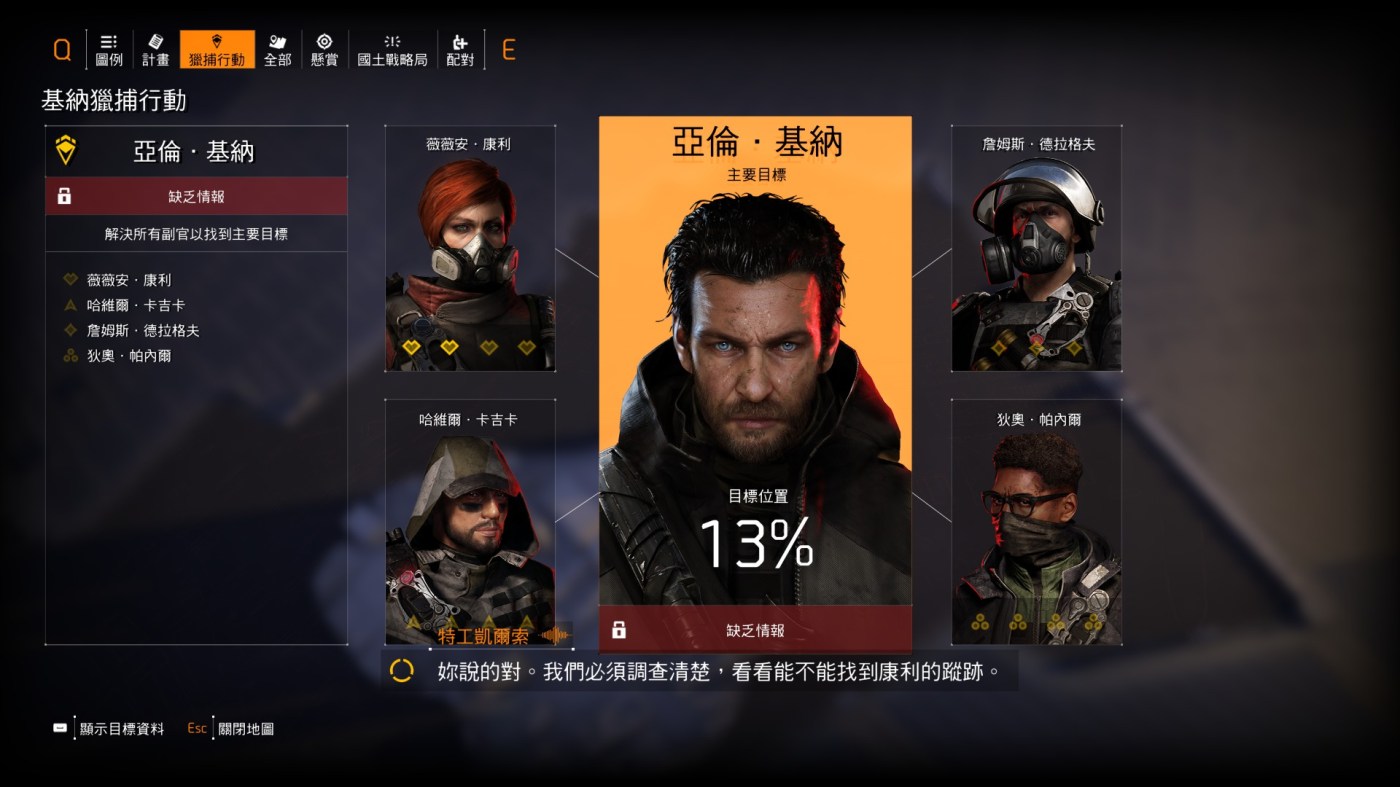The width and height of the screenshot is (1400, 787).
Task: Select the 詹姆斯・德拉格夫 target portrait card
Action: coord(1036,250)
